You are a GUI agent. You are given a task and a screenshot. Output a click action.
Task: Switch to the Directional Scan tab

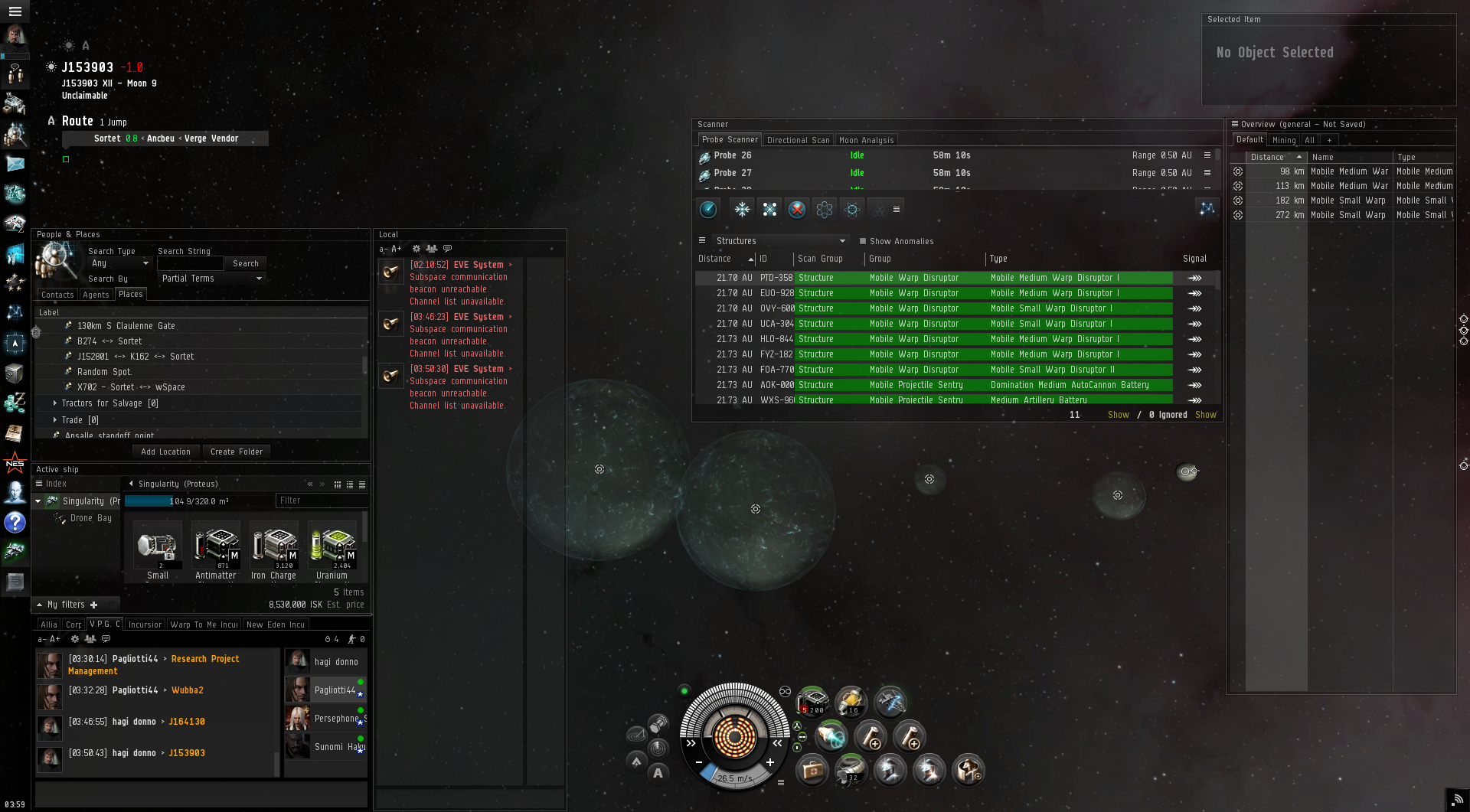click(x=798, y=140)
